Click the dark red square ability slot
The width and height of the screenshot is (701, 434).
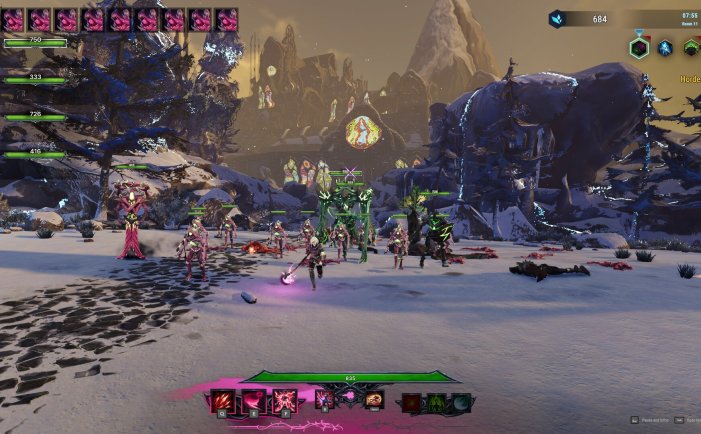[x=412, y=403]
